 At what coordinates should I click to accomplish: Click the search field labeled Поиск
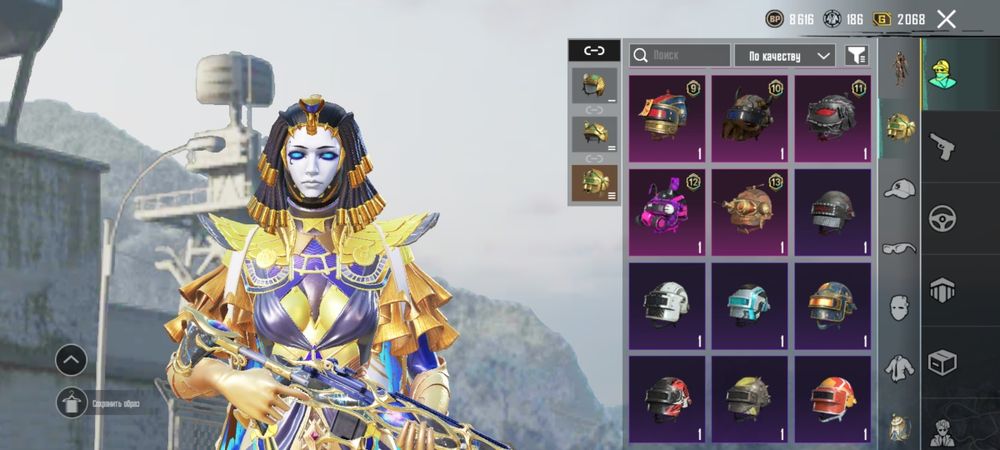click(x=680, y=55)
